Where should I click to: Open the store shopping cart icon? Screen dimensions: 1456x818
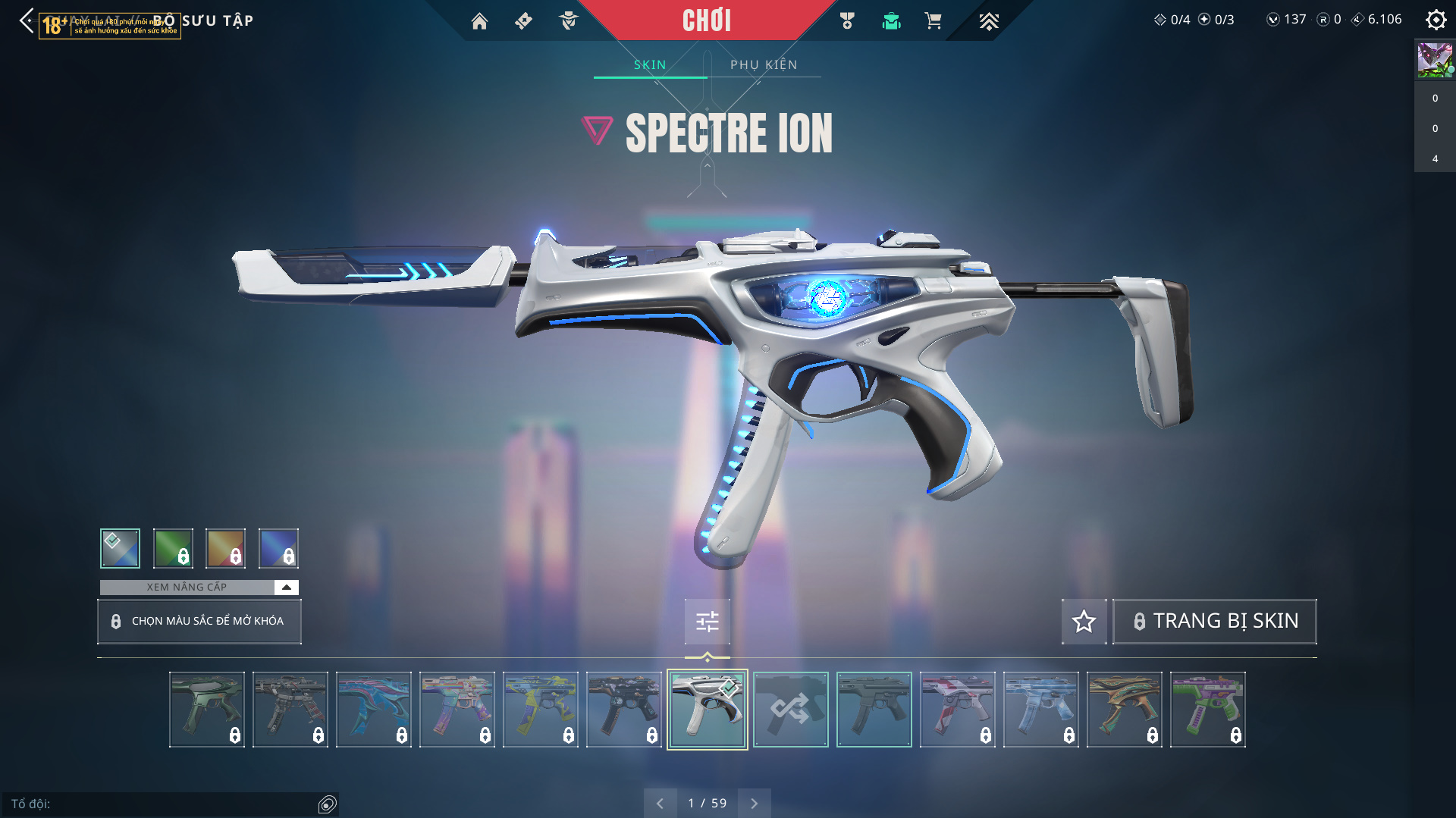pos(933,21)
